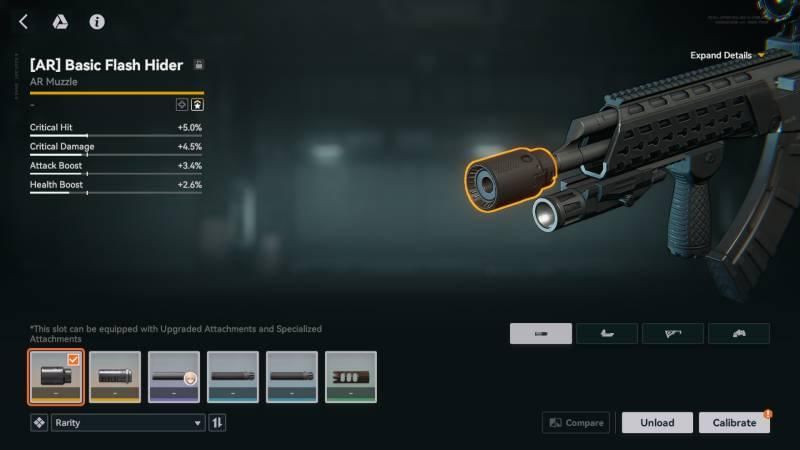Click the Compare button
Viewport: 800px width, 450px height.
point(576,423)
